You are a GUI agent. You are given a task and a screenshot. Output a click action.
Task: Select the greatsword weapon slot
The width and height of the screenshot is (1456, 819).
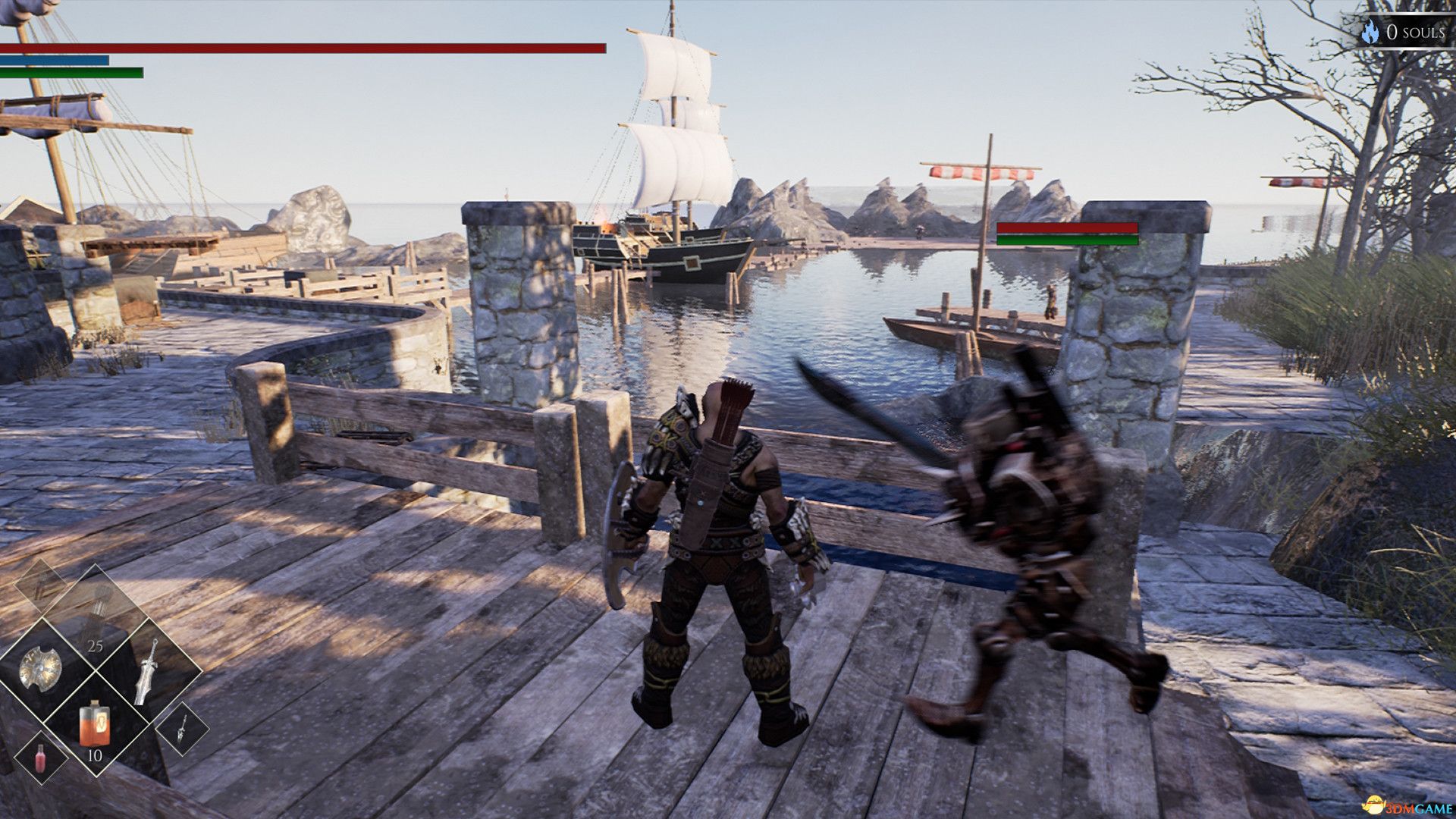click(x=147, y=671)
